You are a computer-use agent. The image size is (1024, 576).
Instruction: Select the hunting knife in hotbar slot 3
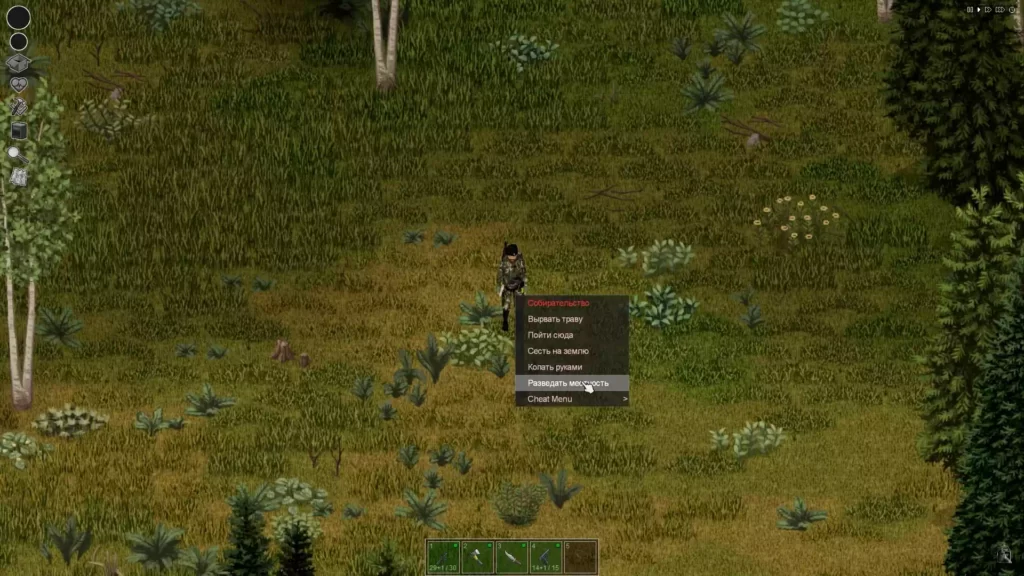[511, 556]
